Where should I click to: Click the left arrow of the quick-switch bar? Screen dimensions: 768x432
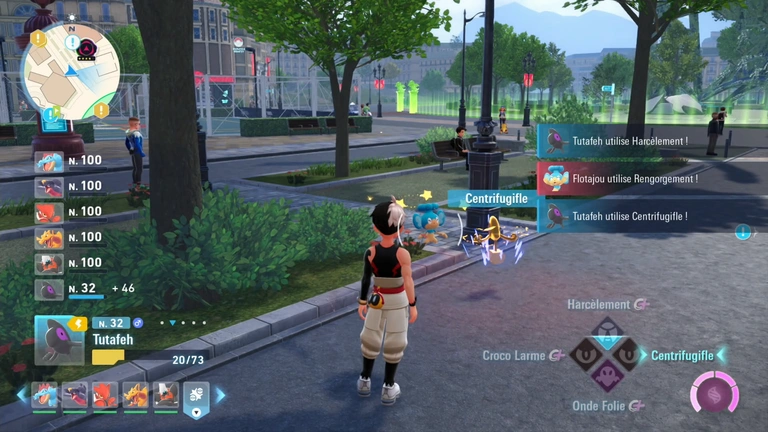(21, 395)
